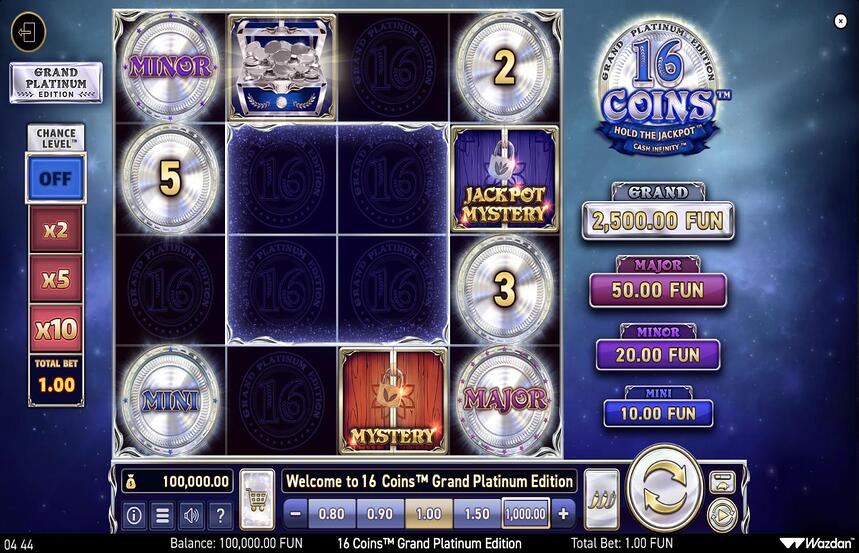
Task: Activate the x10 Chance Level
Action: pos(55,328)
